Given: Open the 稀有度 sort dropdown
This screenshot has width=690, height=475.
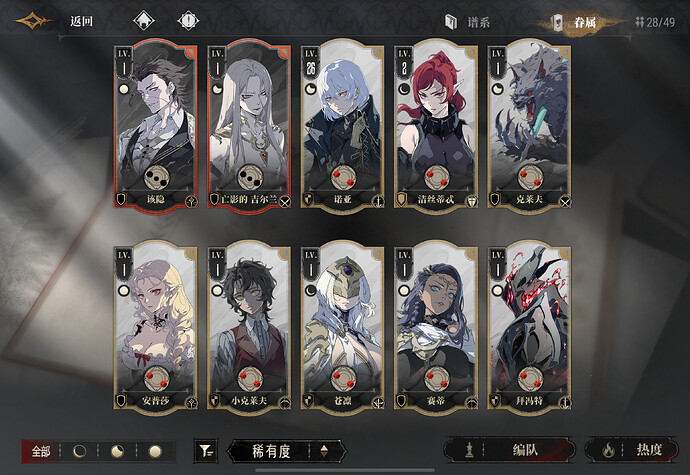Looking at the screenshot, I should click(285, 451).
